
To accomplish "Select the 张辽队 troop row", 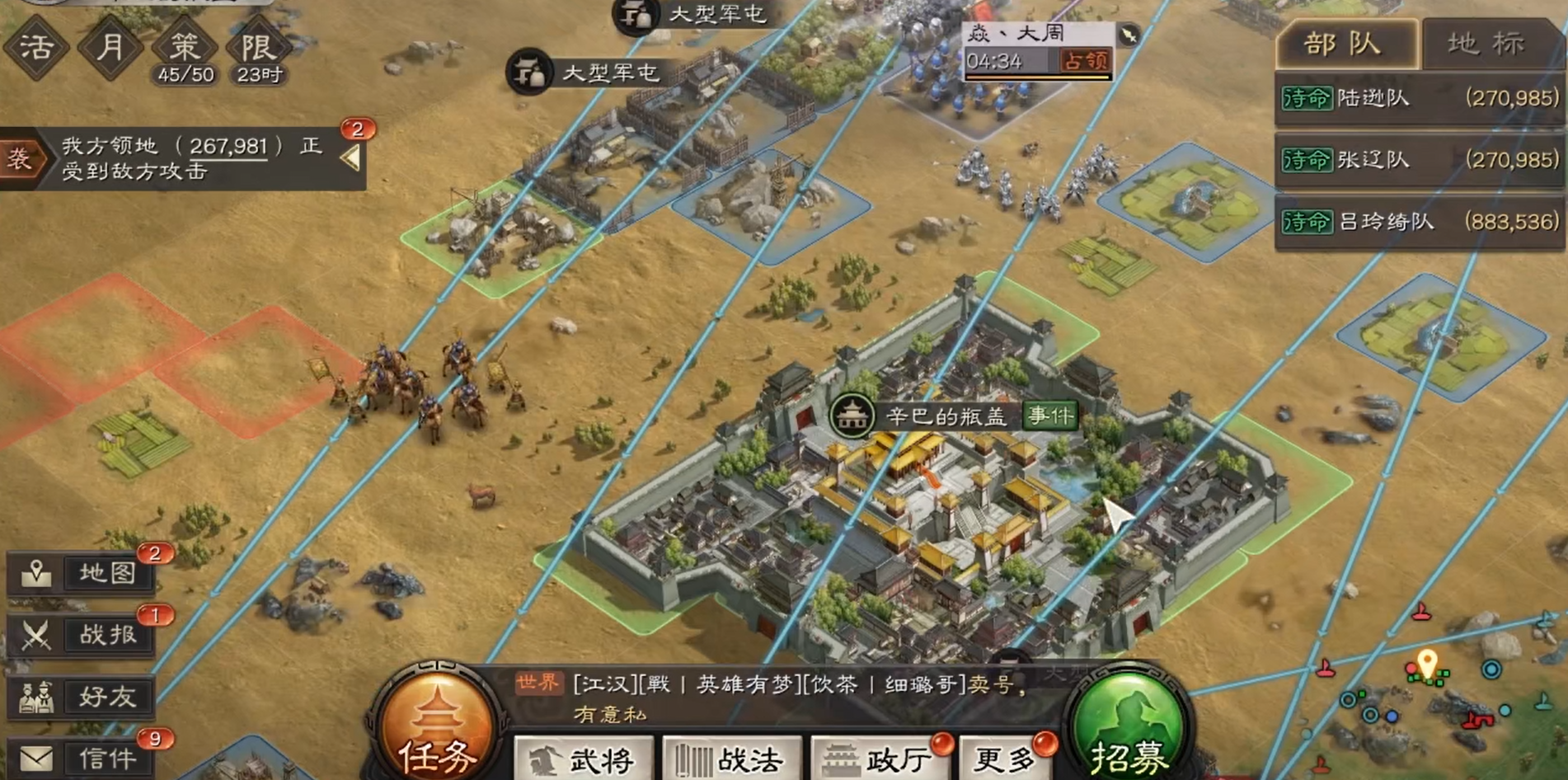I will pos(1419,160).
